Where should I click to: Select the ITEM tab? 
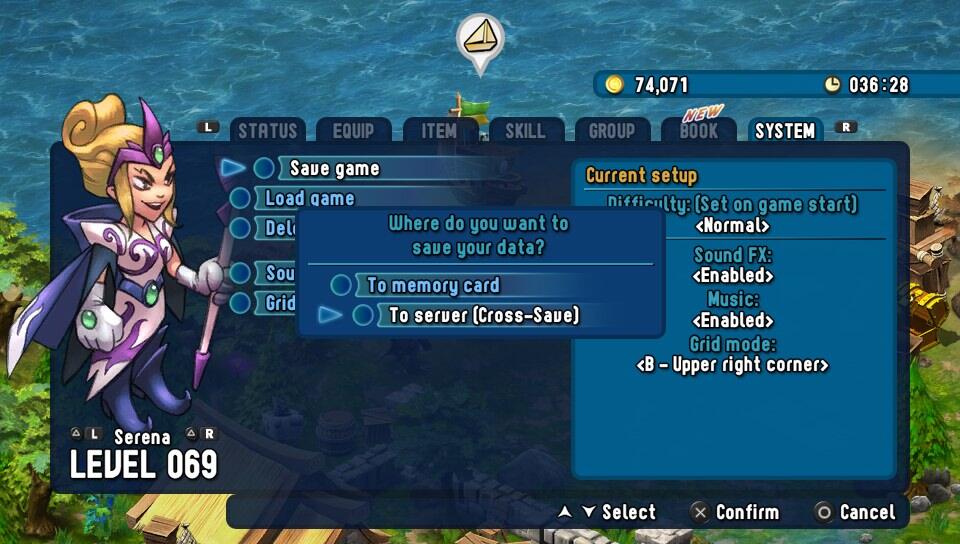(439, 131)
